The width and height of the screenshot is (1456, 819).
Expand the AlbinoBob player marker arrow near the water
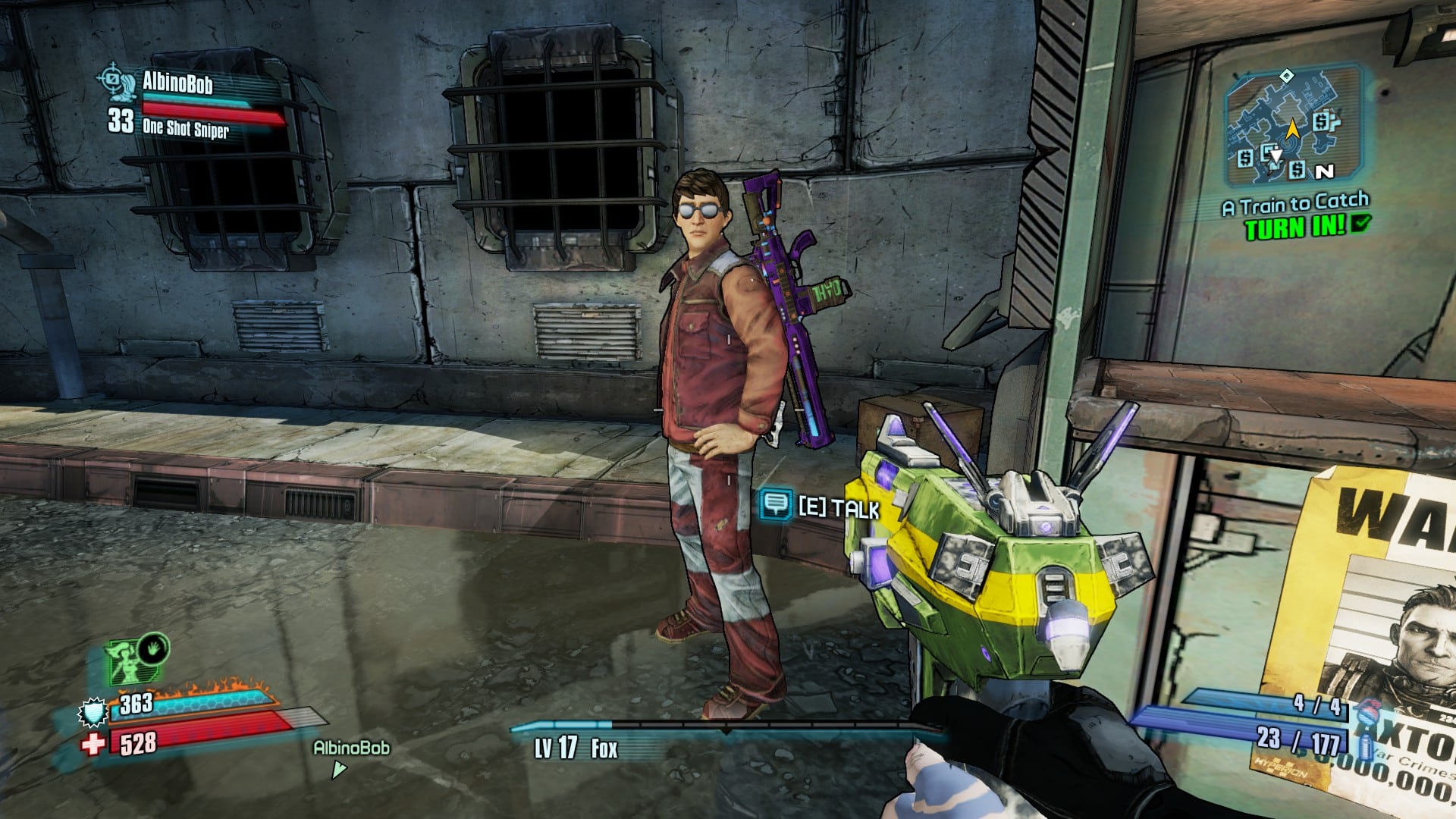(x=338, y=768)
